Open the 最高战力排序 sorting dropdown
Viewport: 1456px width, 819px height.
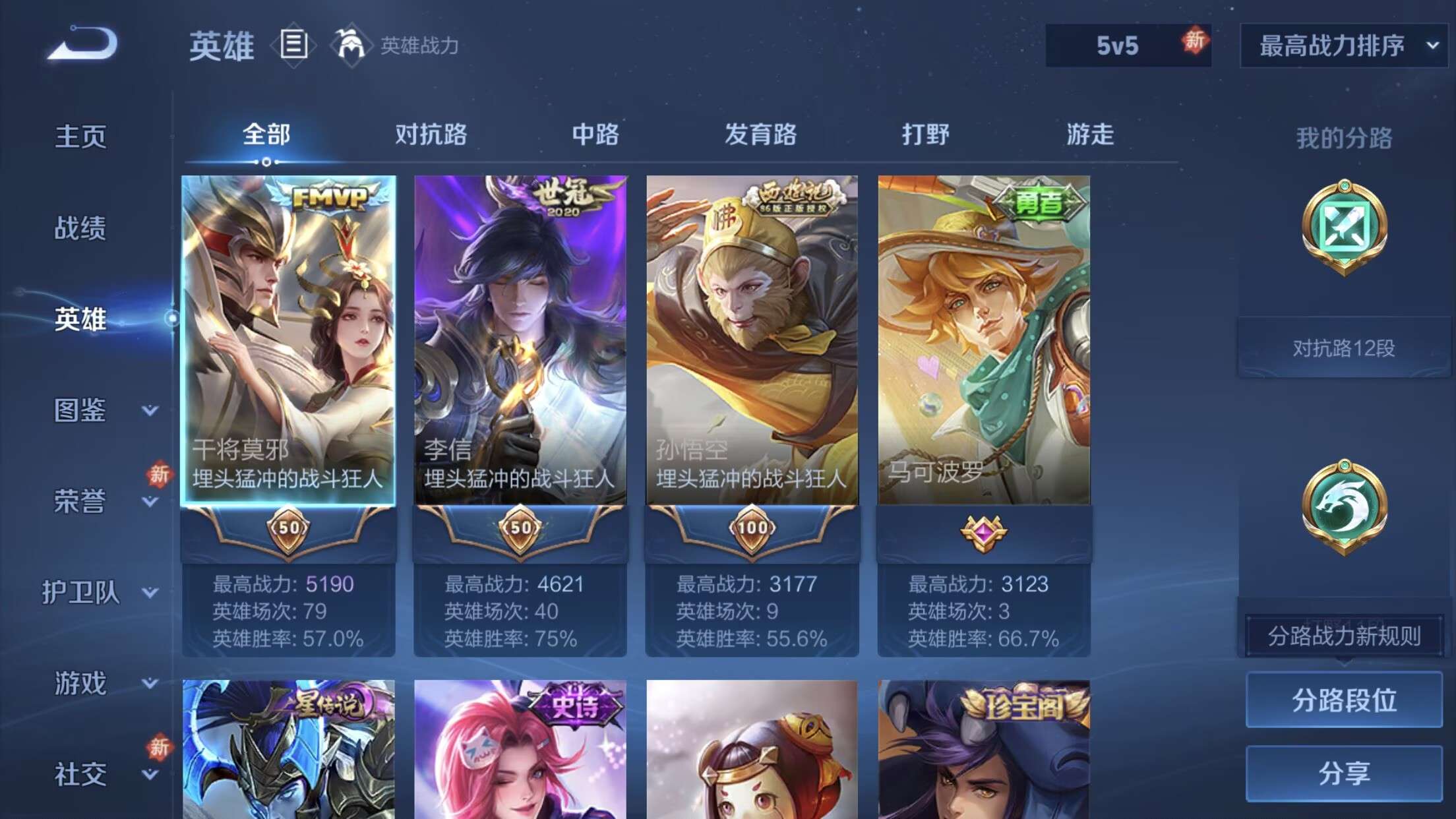pyautogui.click(x=1343, y=45)
